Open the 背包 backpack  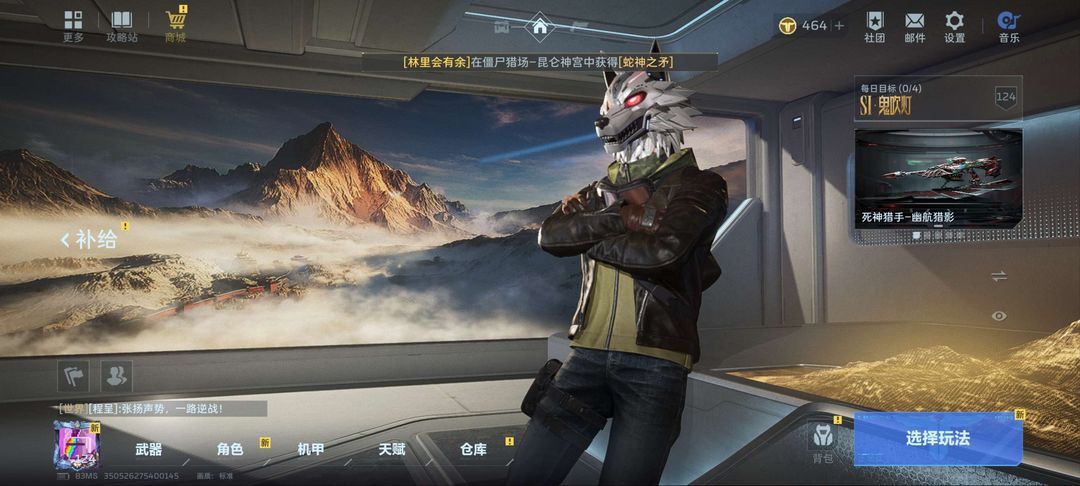pos(822,443)
